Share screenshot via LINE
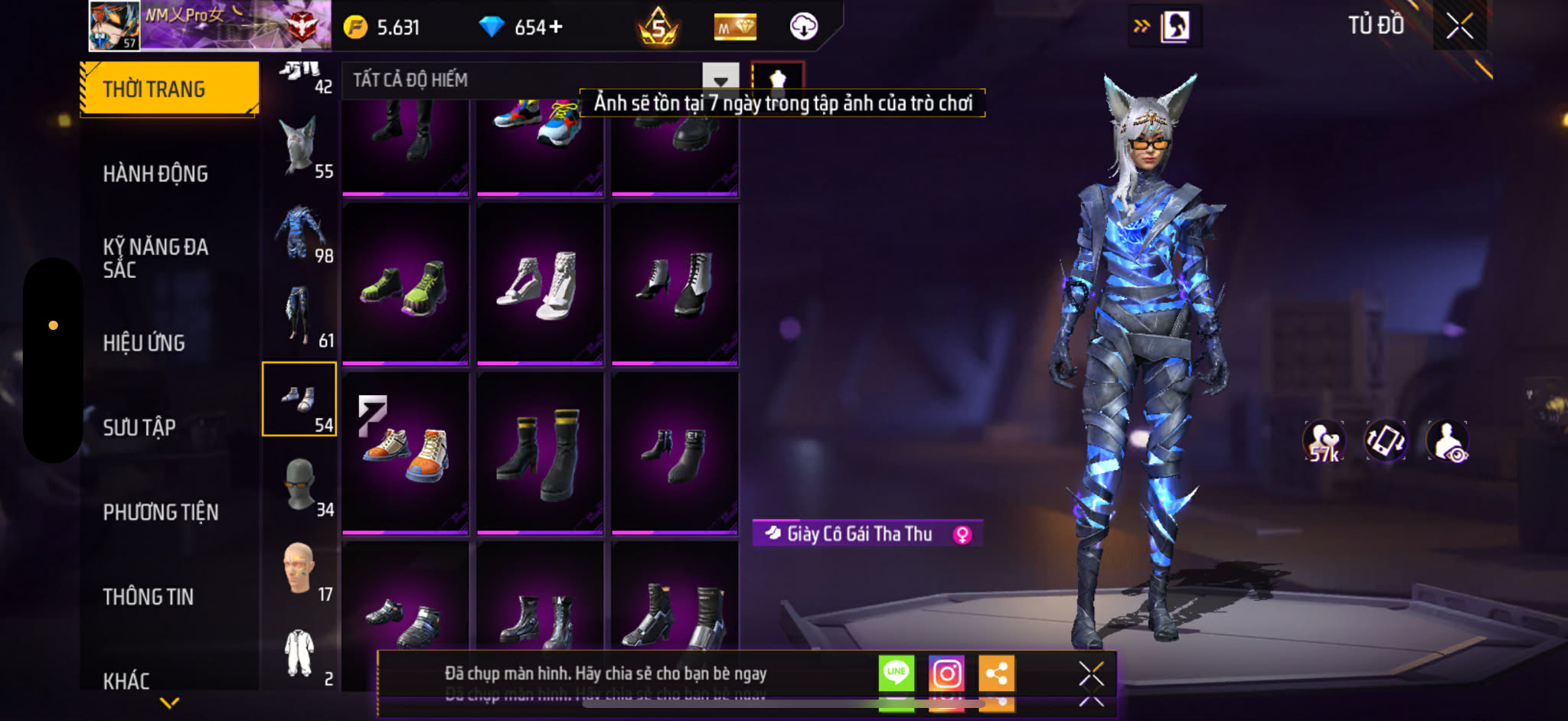1568x721 pixels. 896,674
